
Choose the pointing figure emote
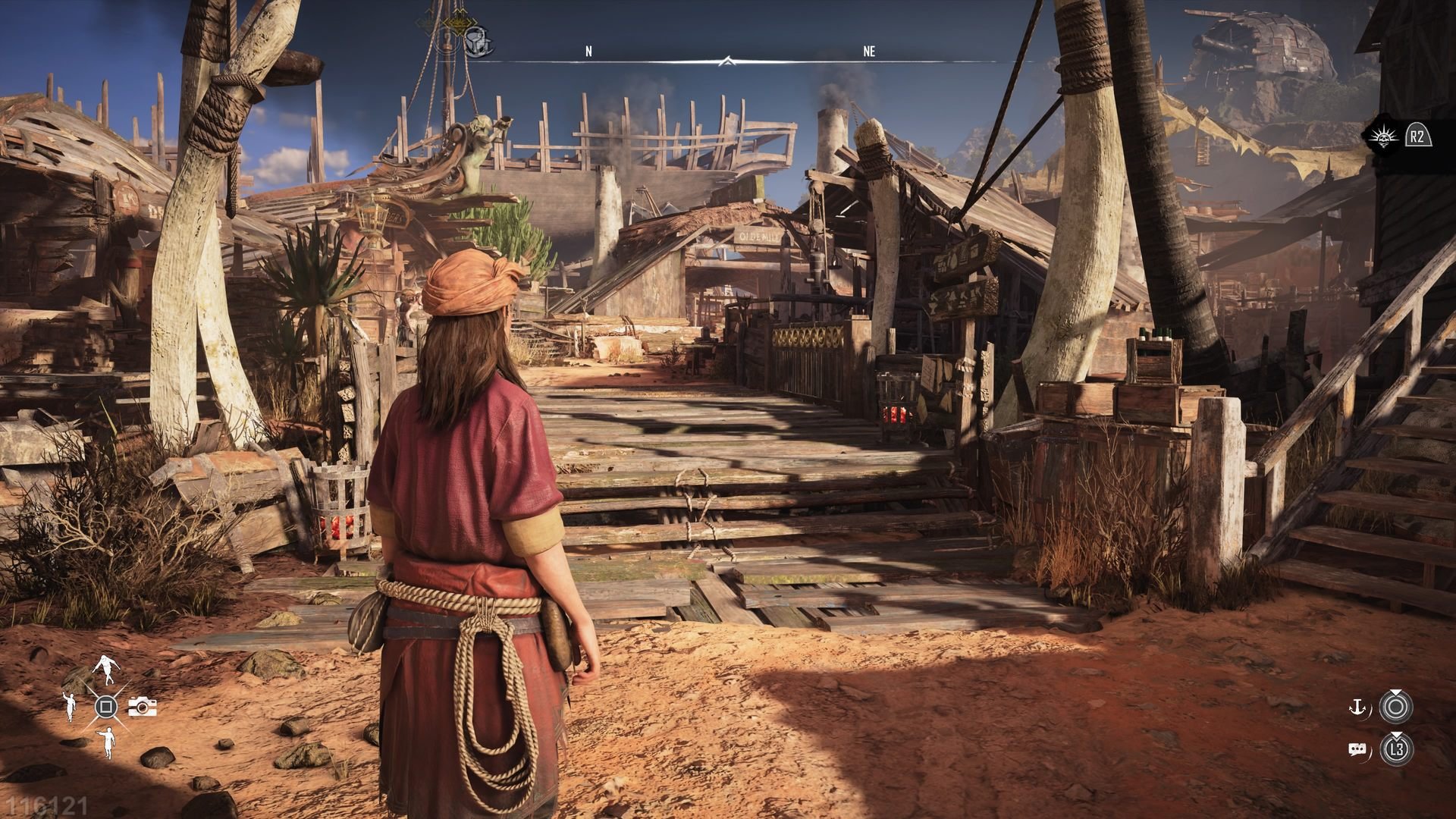click(x=106, y=742)
